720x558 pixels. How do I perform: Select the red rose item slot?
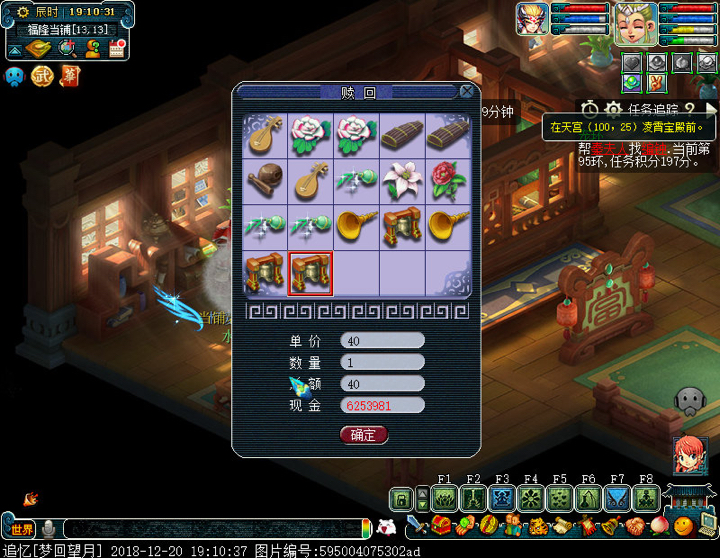point(448,179)
